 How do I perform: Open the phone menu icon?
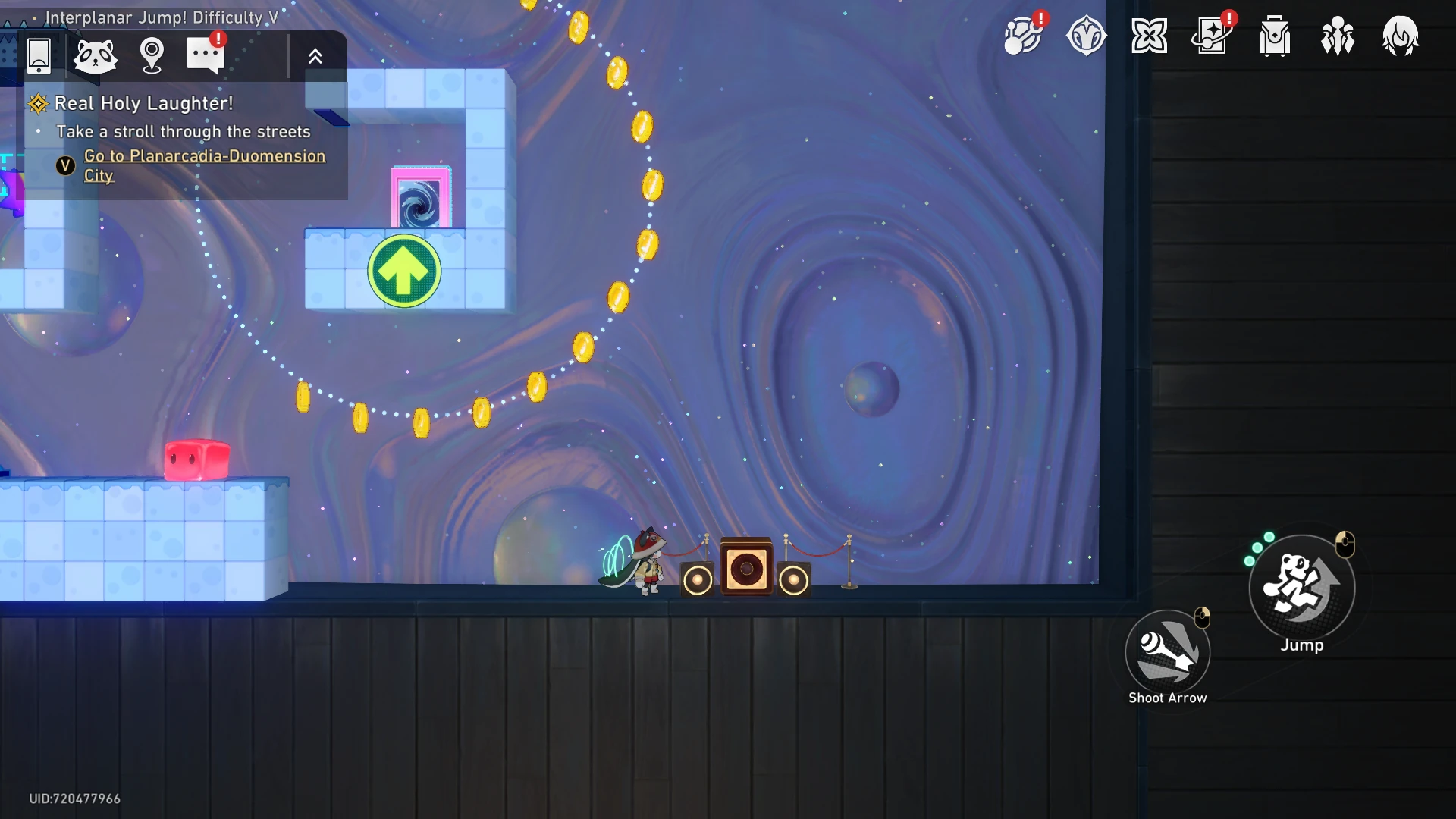(39, 55)
